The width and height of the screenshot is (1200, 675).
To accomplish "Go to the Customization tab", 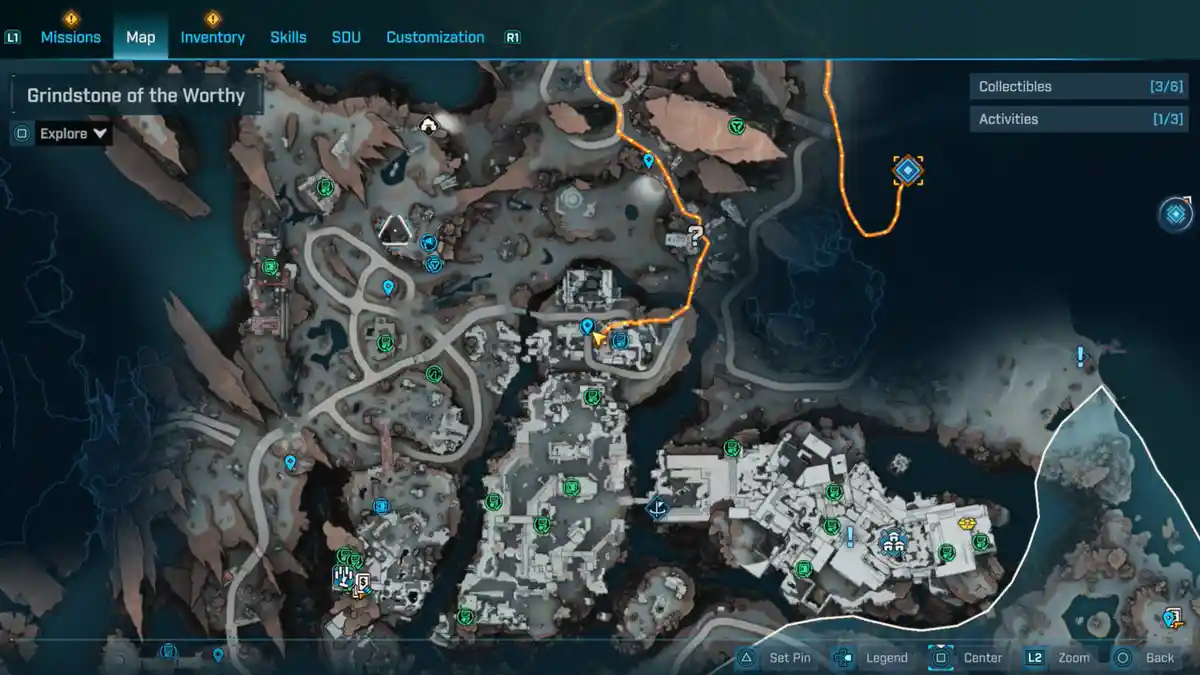I will point(435,37).
